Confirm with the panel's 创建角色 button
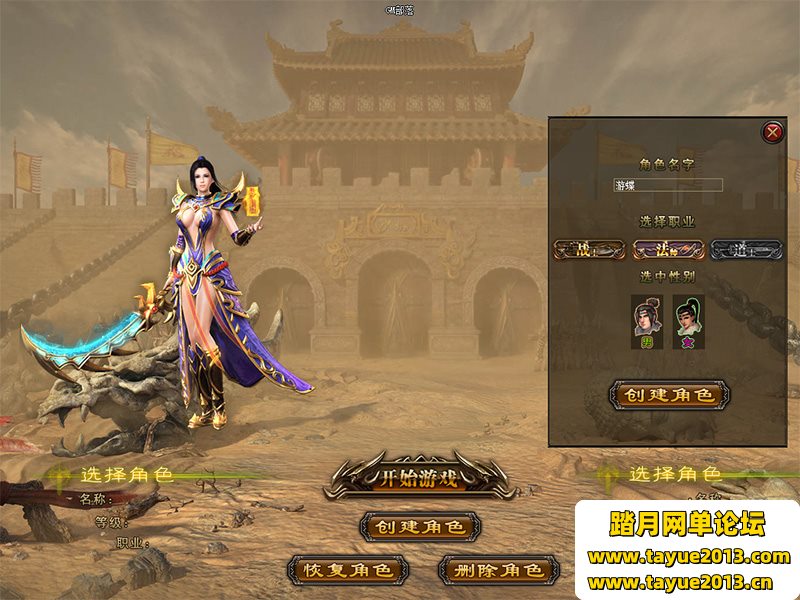The image size is (800, 600). click(669, 394)
